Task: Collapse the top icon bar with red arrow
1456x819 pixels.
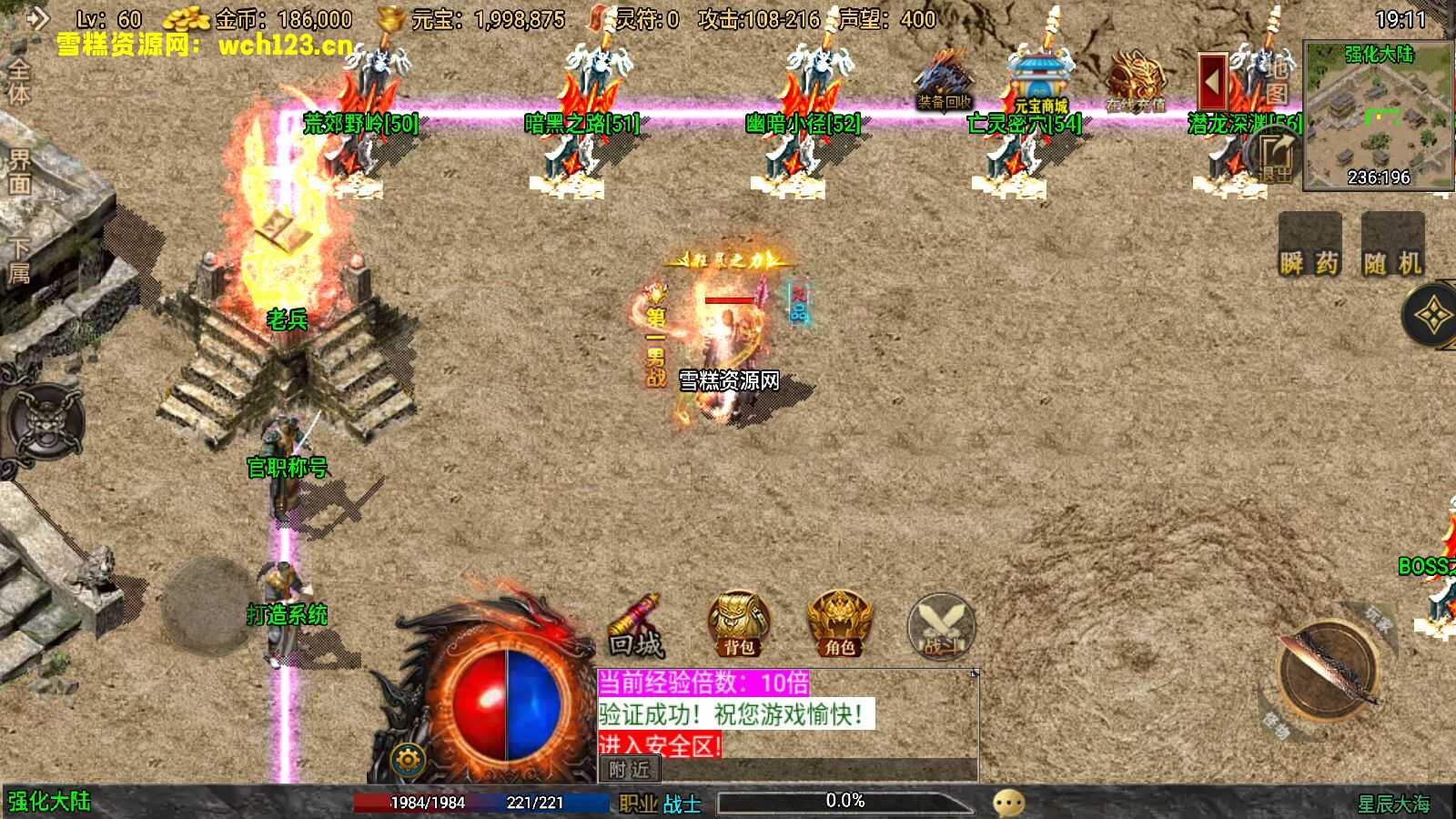Action: [x=1211, y=82]
